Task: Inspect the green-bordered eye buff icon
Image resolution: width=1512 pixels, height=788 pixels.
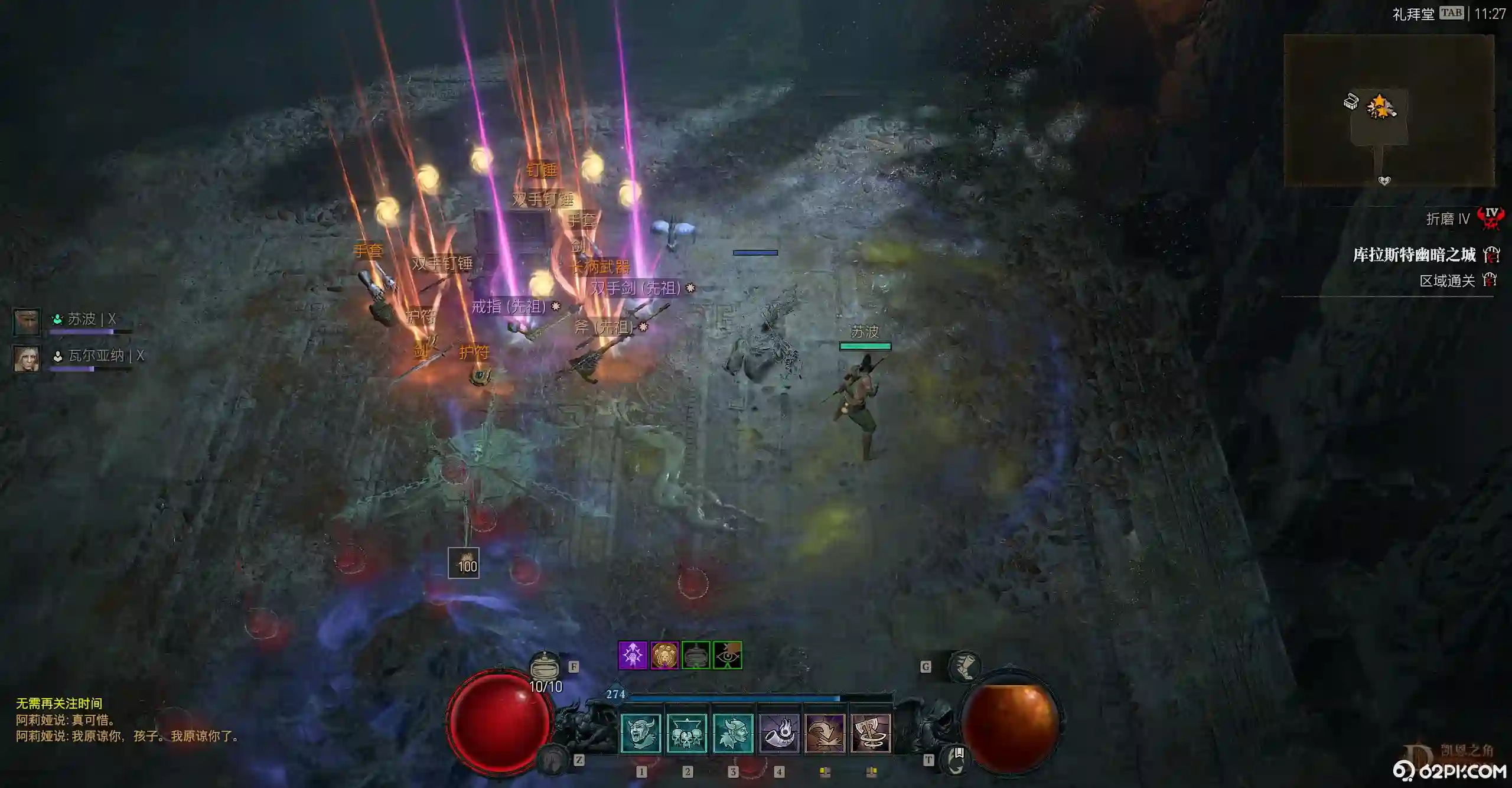Action: point(727,655)
